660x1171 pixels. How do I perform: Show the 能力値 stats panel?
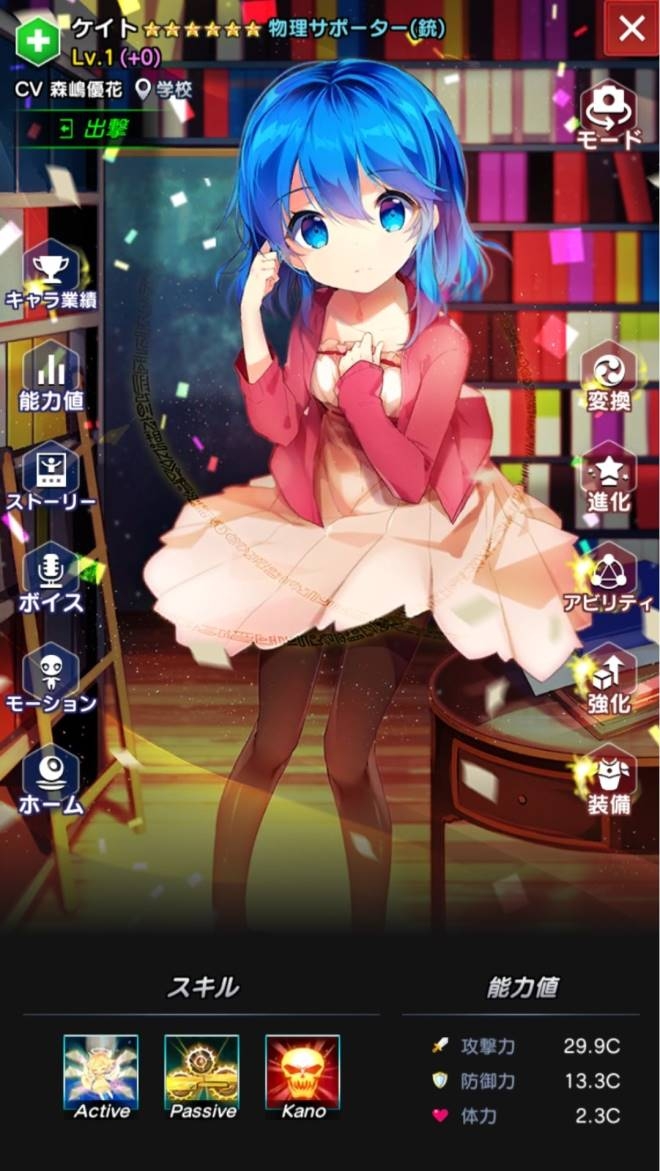[x=50, y=377]
